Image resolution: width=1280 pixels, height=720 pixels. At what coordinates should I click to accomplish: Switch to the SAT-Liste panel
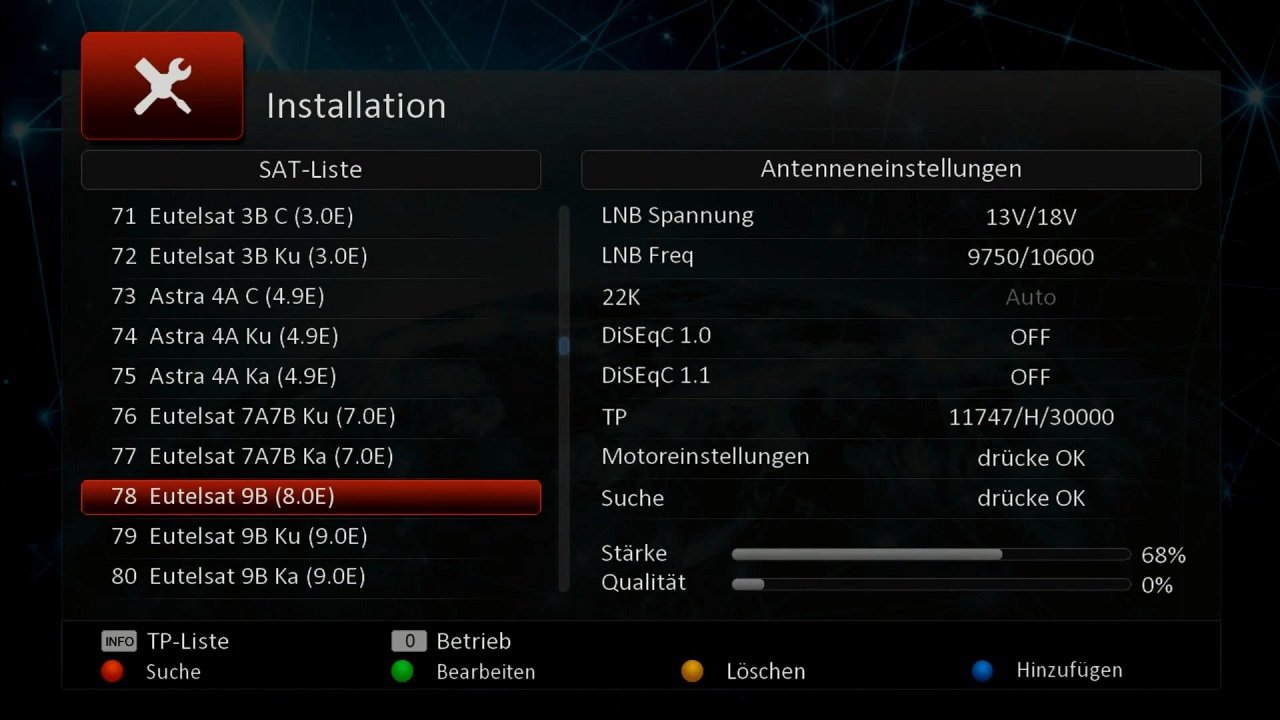click(x=310, y=169)
